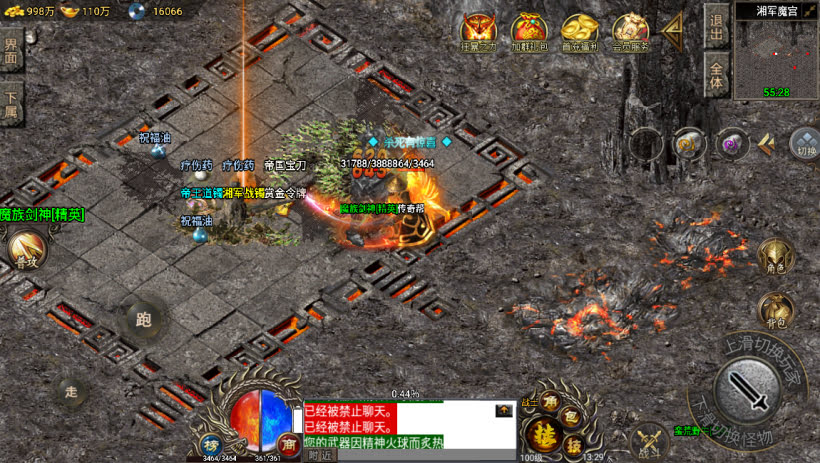Screen dimensions: 820x463
Task: Toggle the 界面 interface button
Action: point(11,51)
